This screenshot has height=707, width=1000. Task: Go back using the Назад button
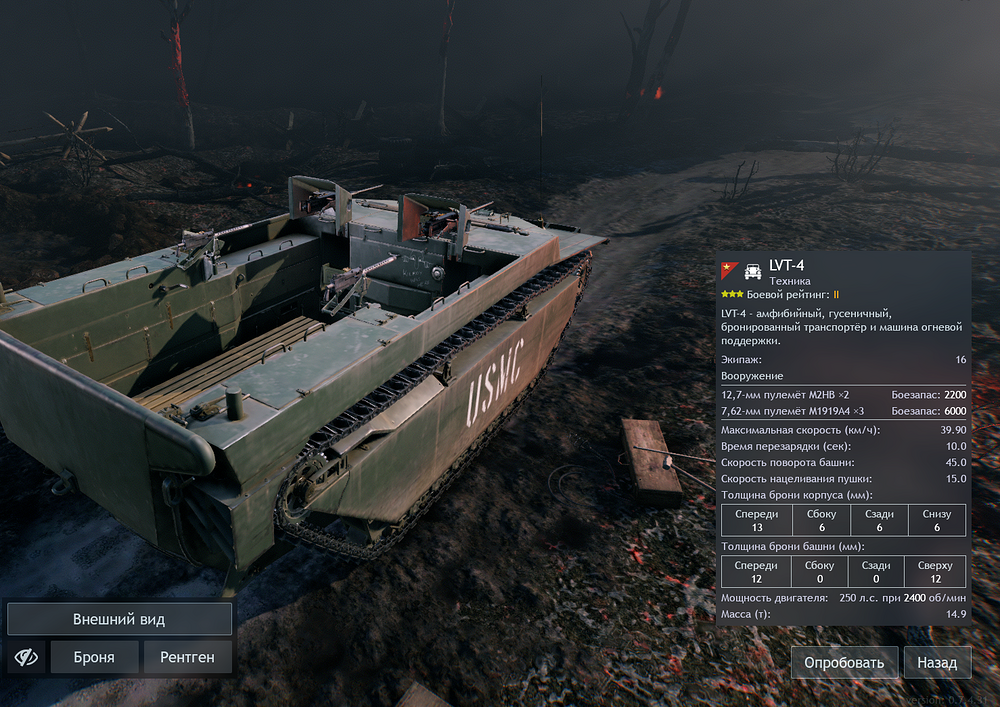click(937, 662)
